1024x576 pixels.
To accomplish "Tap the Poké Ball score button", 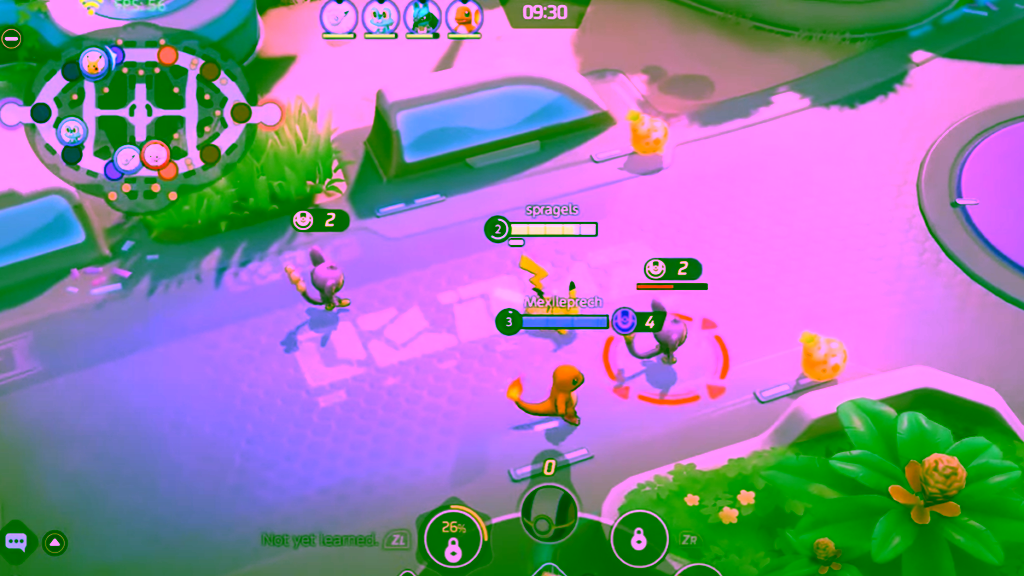I will coord(548,512).
